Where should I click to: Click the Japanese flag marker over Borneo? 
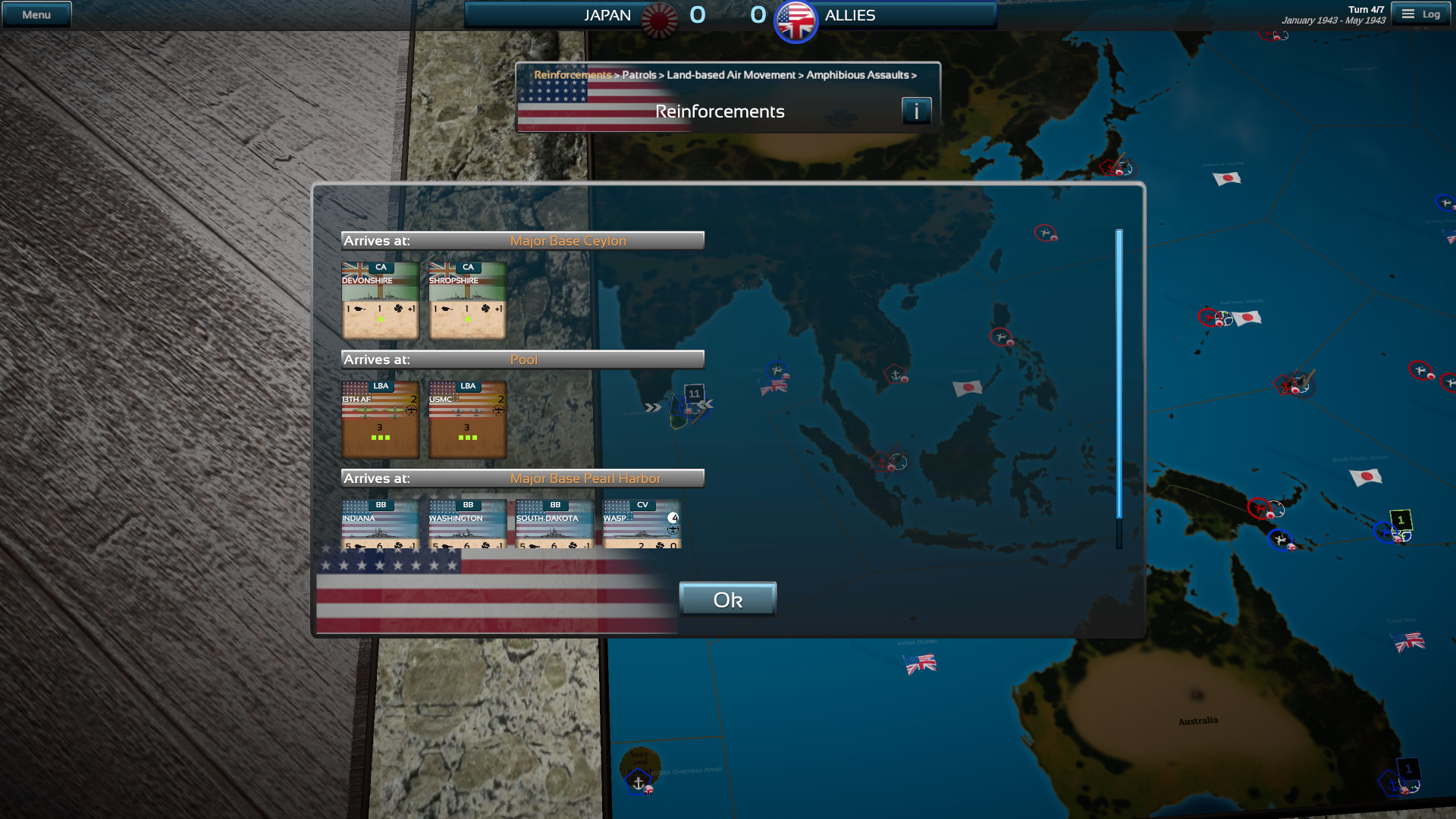tap(968, 386)
